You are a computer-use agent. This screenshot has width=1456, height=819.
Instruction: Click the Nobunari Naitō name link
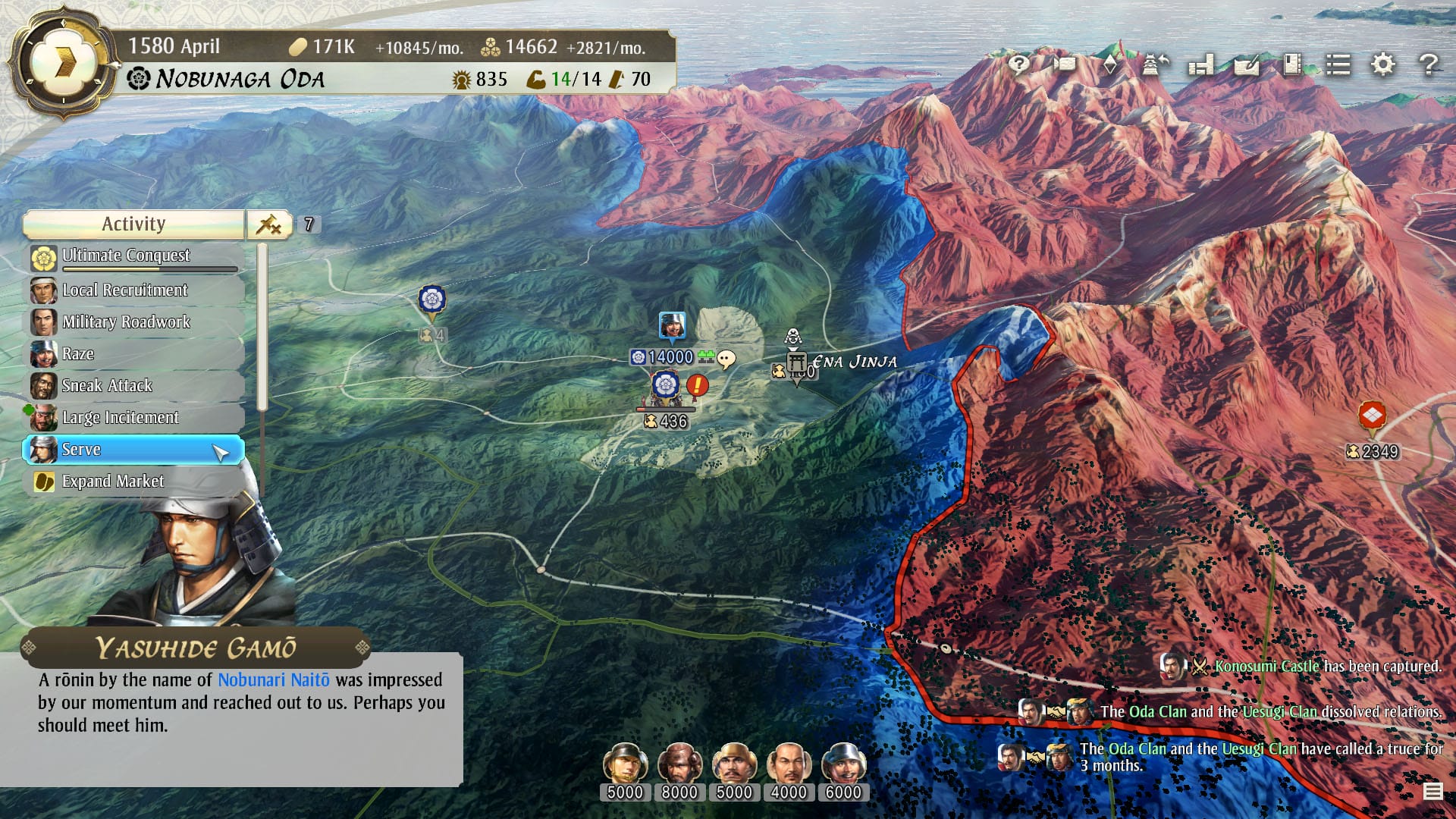[x=274, y=679]
